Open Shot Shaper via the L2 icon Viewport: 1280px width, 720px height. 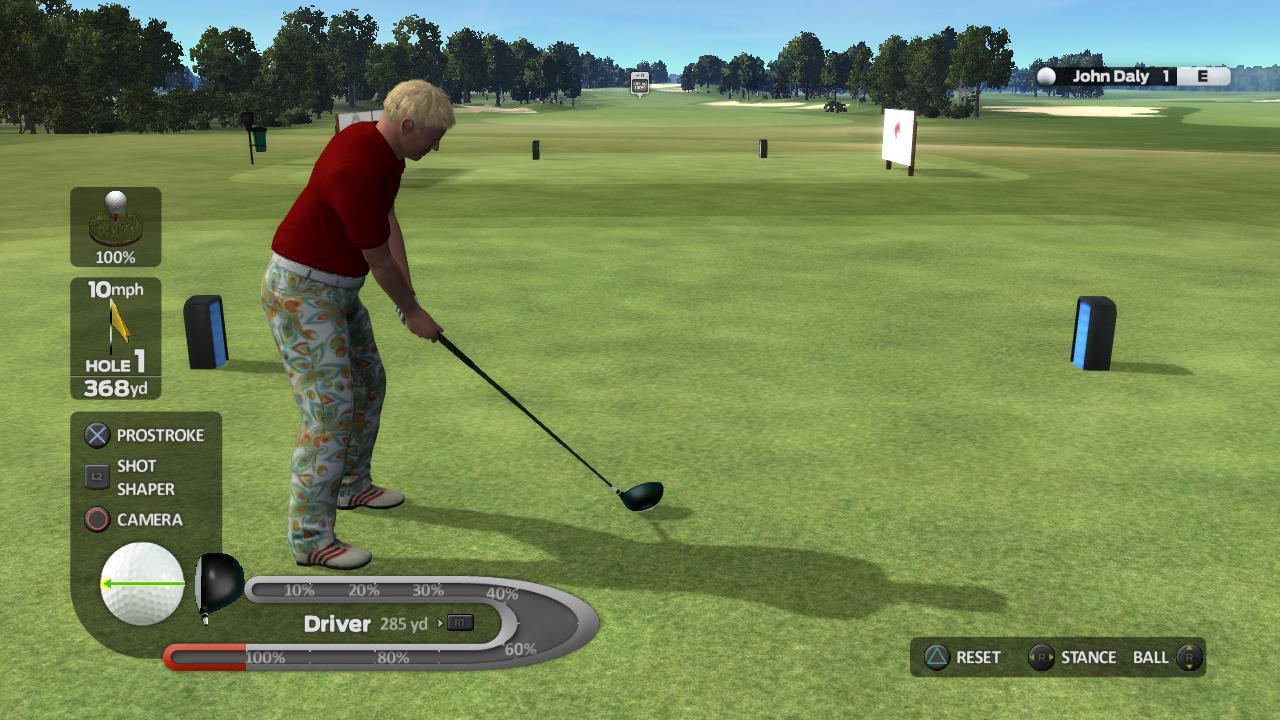(97, 477)
